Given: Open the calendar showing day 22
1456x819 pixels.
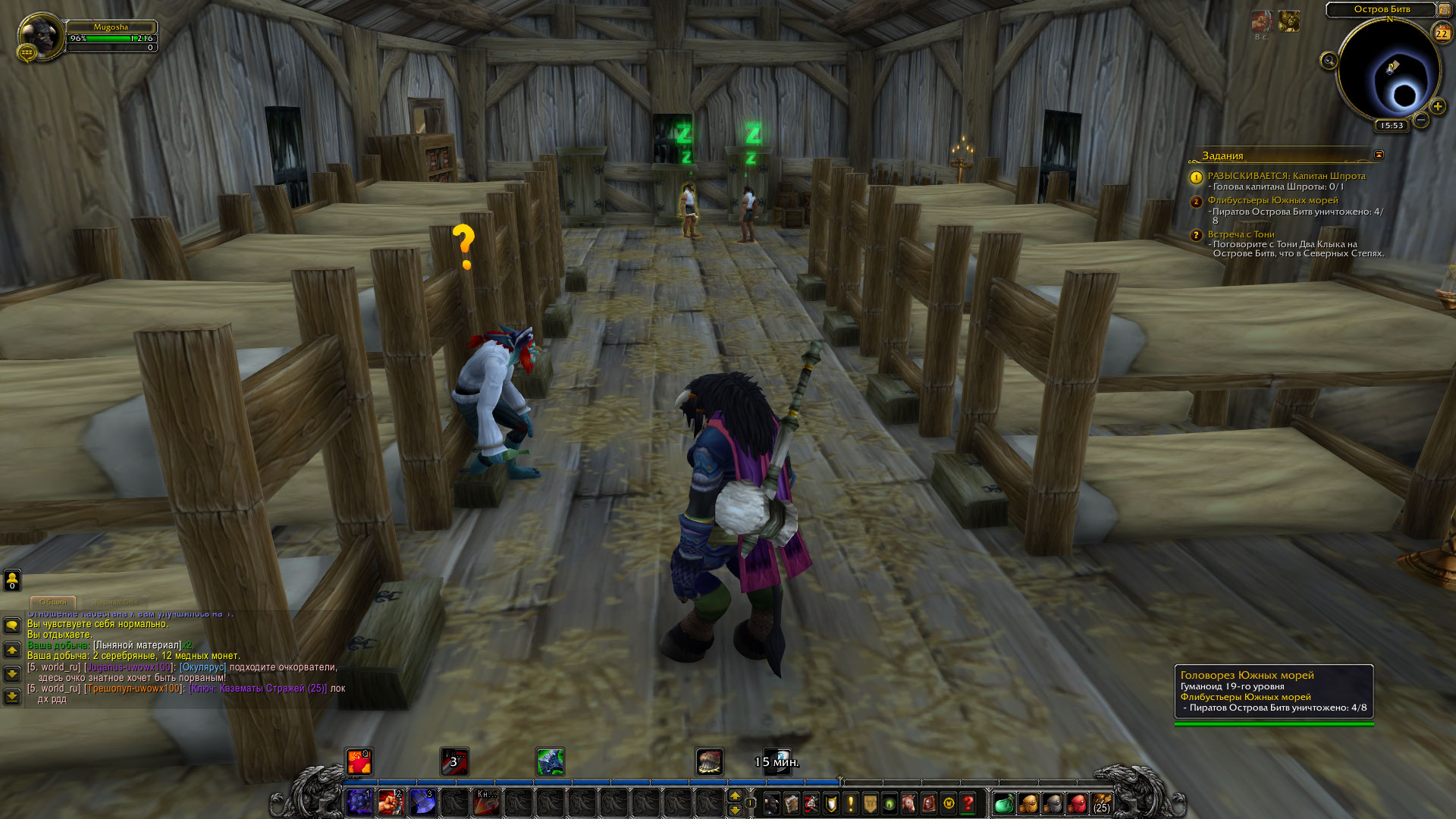Looking at the screenshot, I should coord(1442,33).
